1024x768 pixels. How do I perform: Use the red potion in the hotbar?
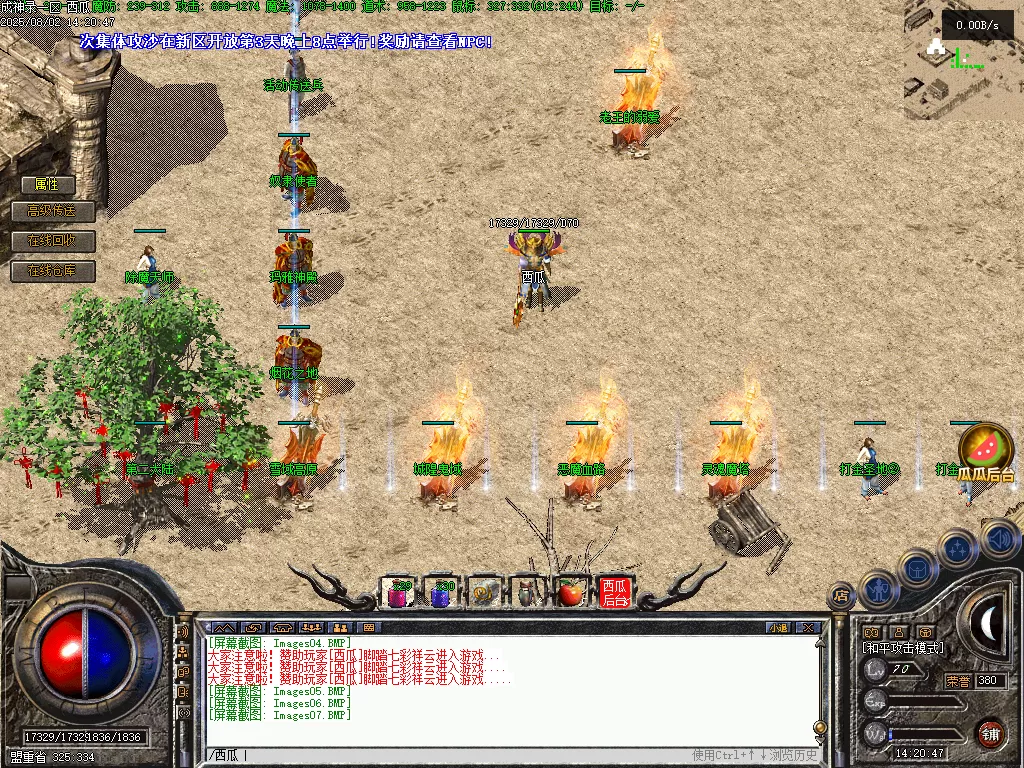pyautogui.click(x=399, y=593)
